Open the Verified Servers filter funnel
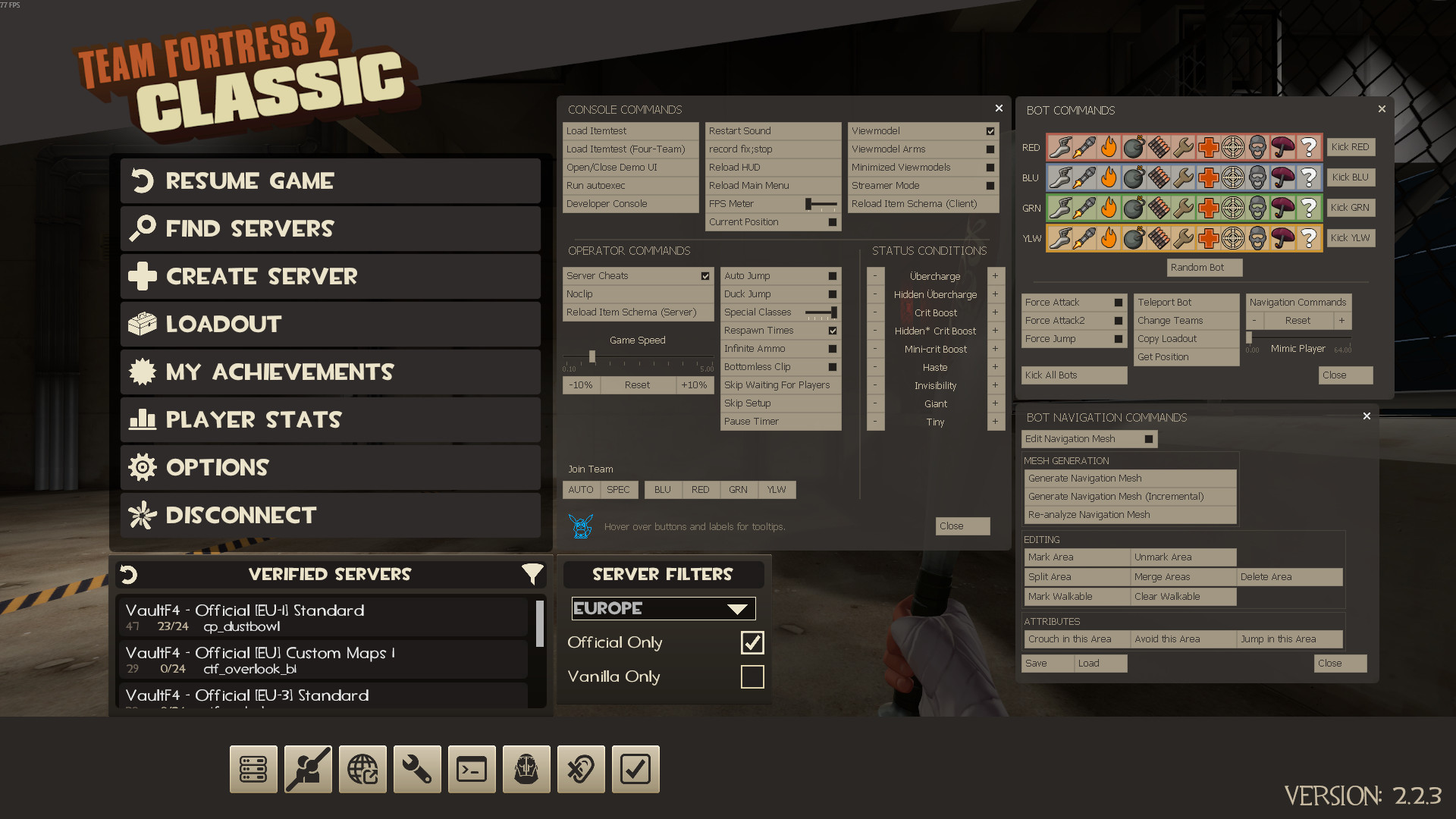Image resolution: width=1456 pixels, height=819 pixels. 533,574
